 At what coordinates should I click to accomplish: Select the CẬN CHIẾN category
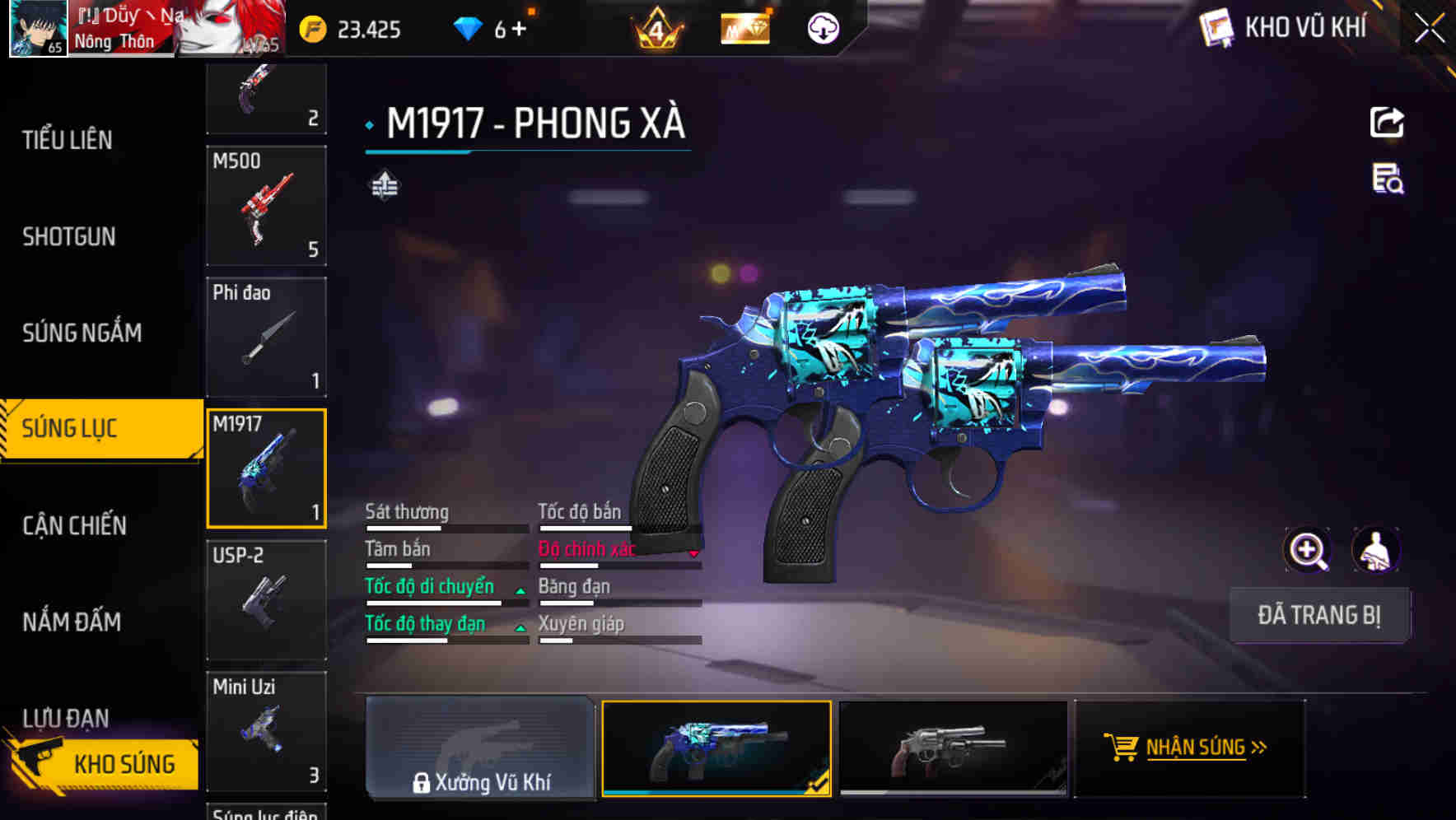(x=72, y=524)
